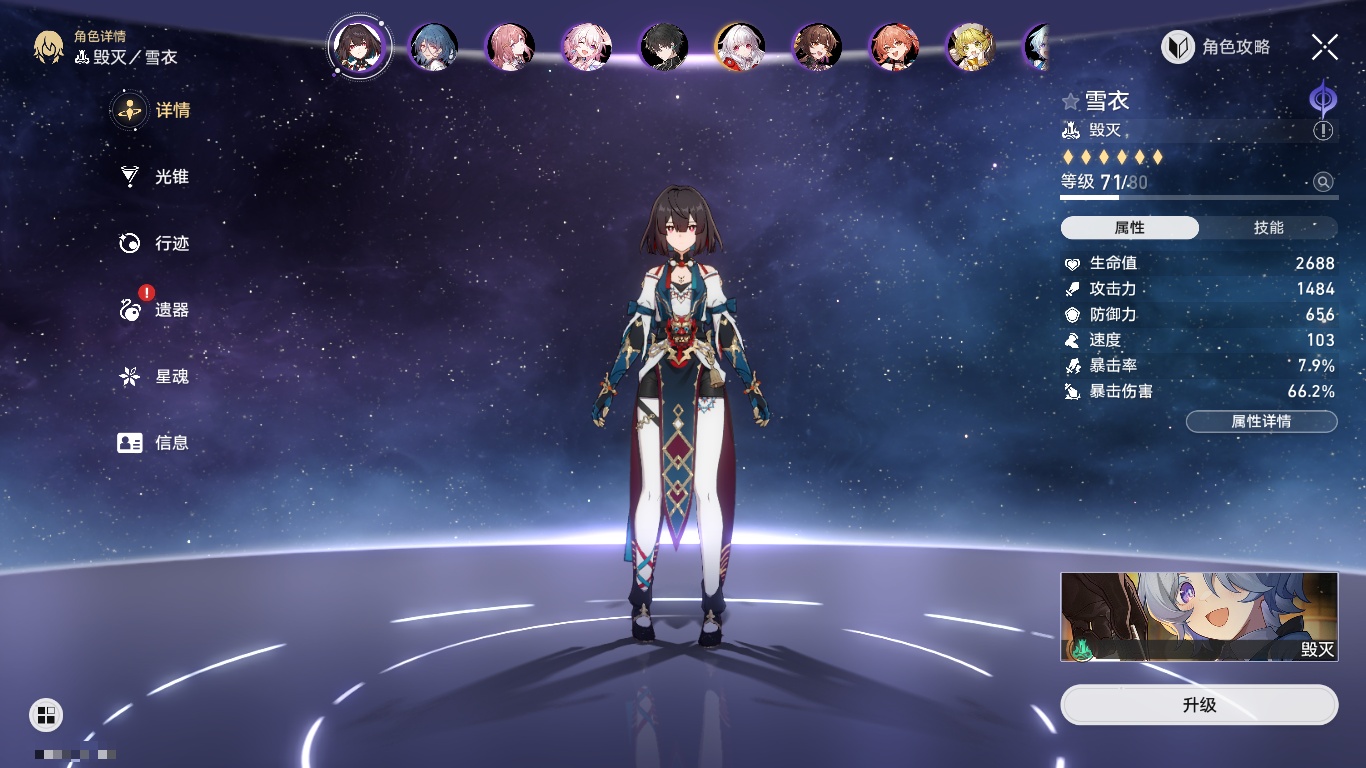Open the 毁灭 light cone thumbnail
The height and width of the screenshot is (768, 1366).
coord(1199,617)
